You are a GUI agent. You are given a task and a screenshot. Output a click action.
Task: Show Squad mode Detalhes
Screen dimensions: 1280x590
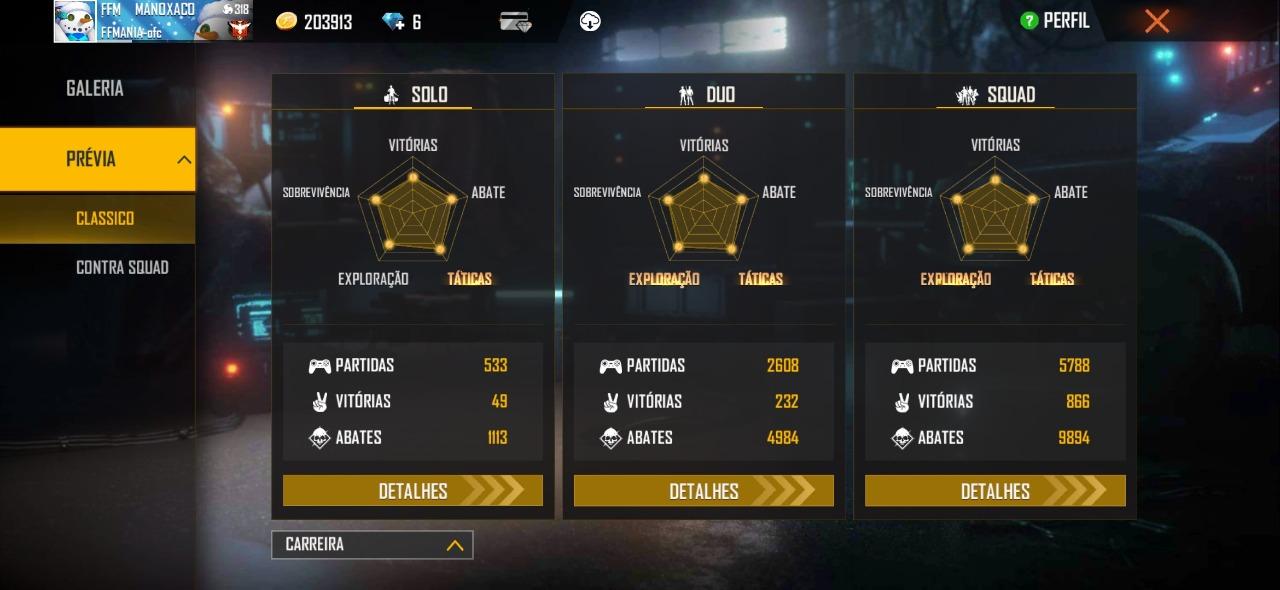(x=995, y=491)
